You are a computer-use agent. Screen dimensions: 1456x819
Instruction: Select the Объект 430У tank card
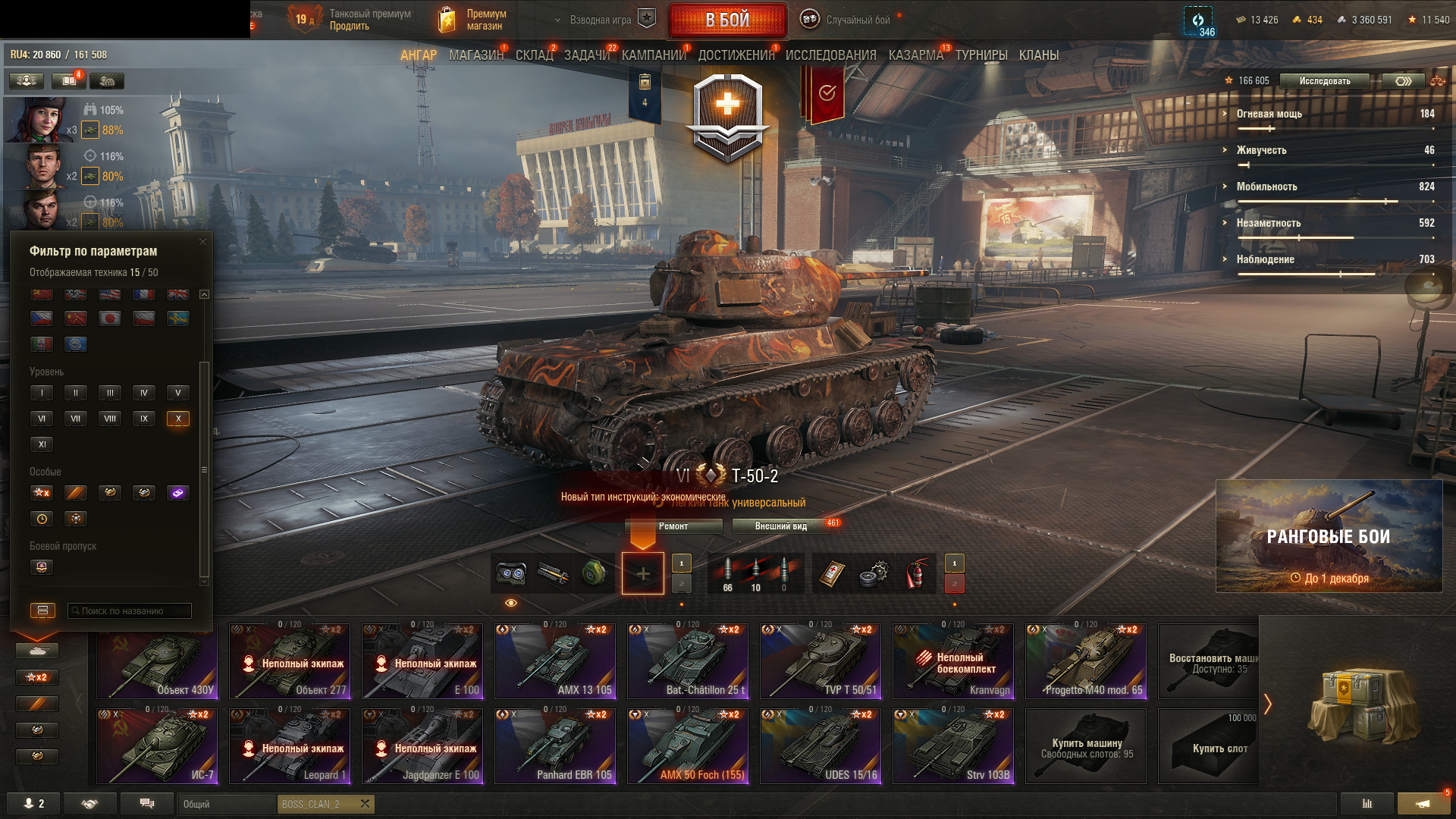click(158, 661)
